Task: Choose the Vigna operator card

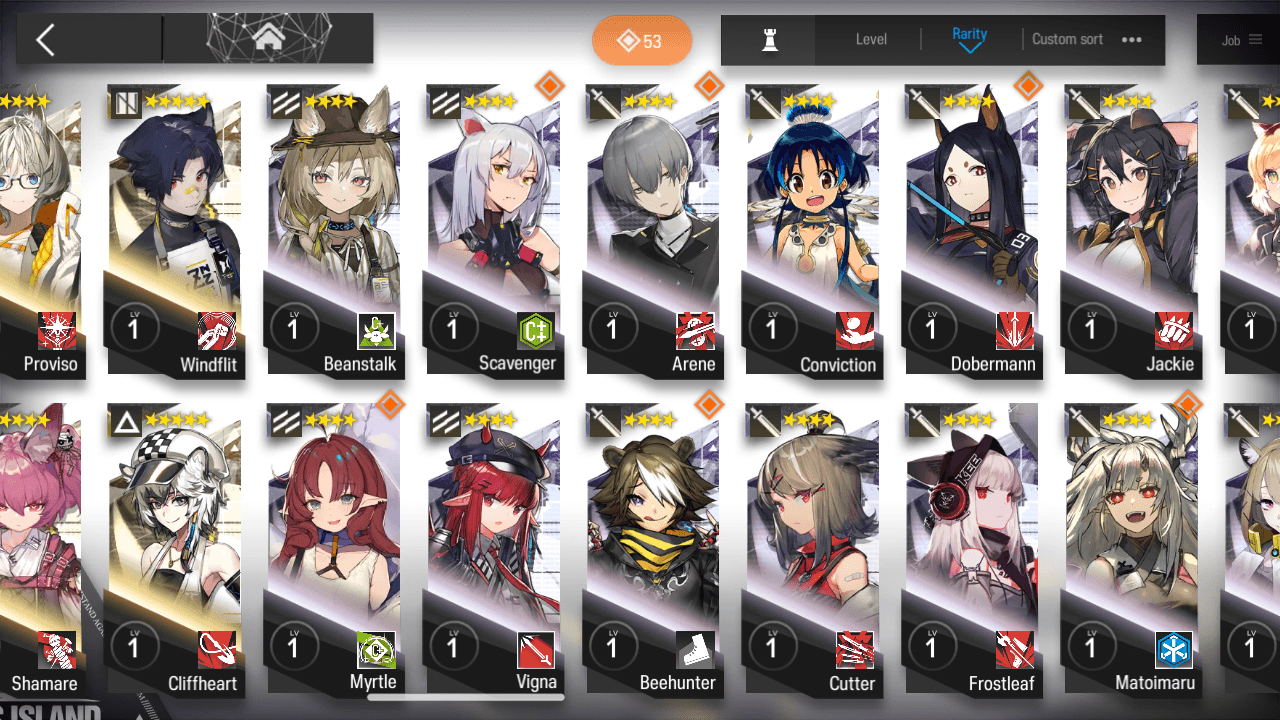Action: 494,550
